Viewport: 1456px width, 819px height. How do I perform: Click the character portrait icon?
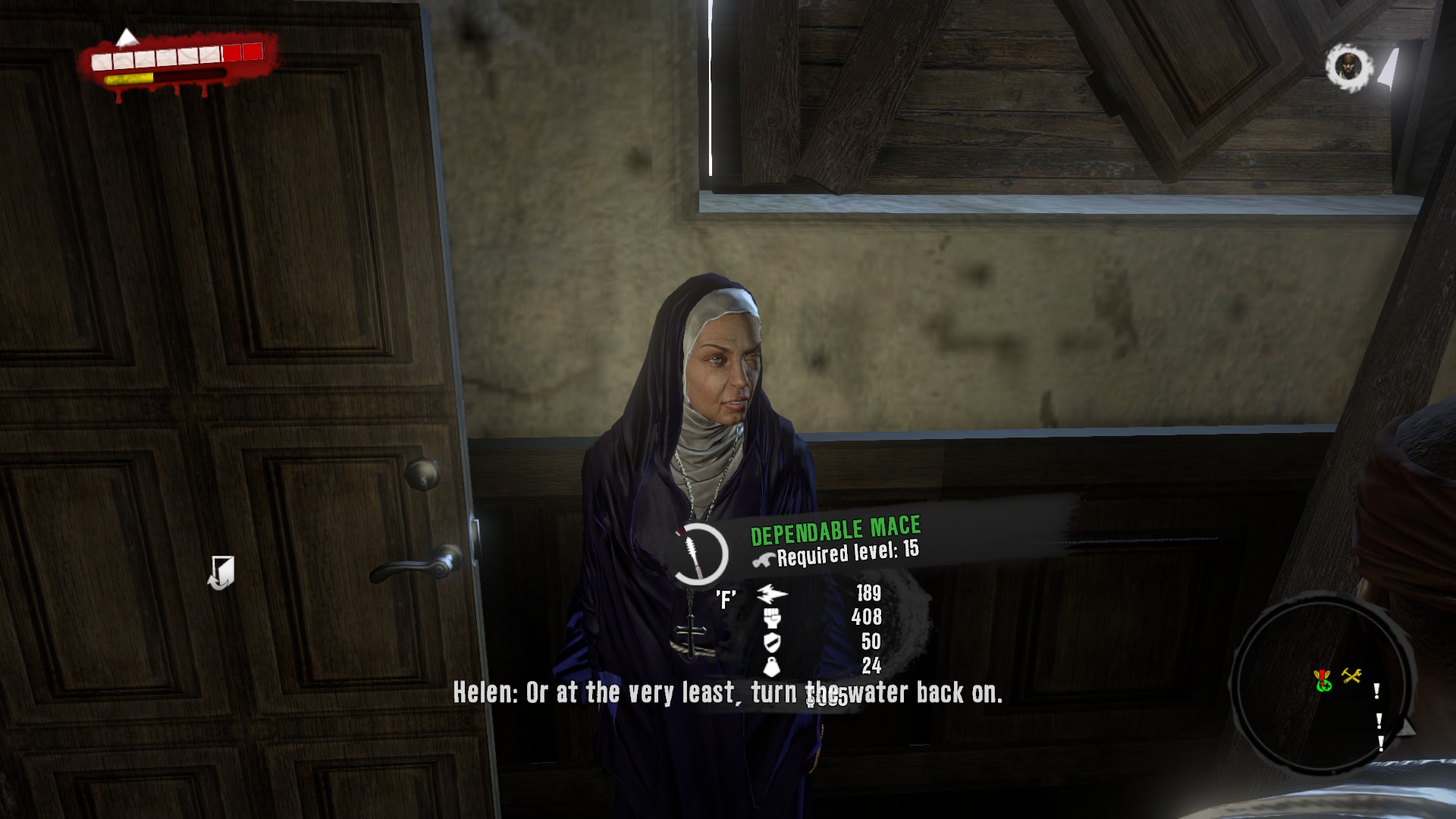(x=1348, y=67)
